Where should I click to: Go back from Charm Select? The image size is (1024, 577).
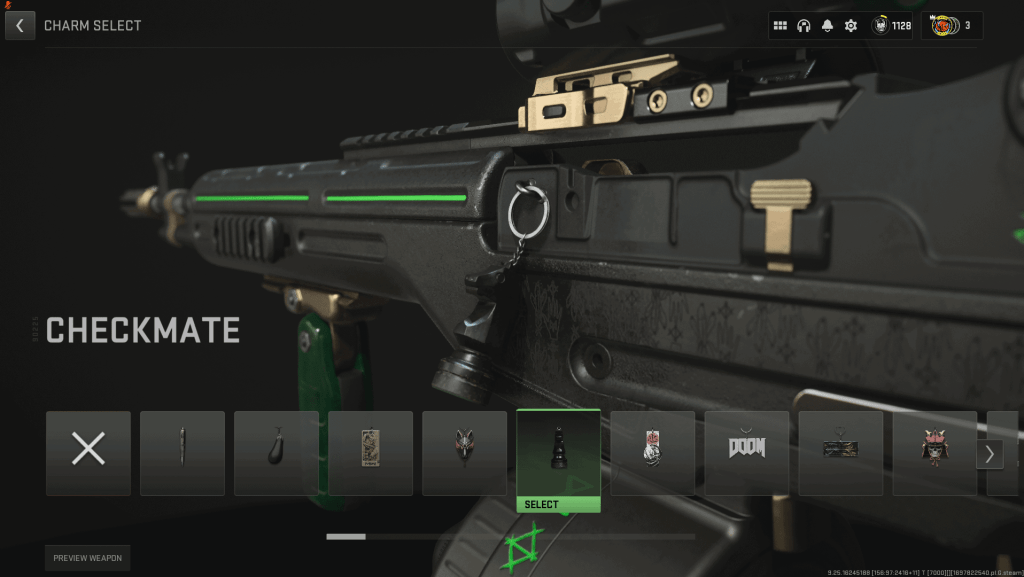20,25
